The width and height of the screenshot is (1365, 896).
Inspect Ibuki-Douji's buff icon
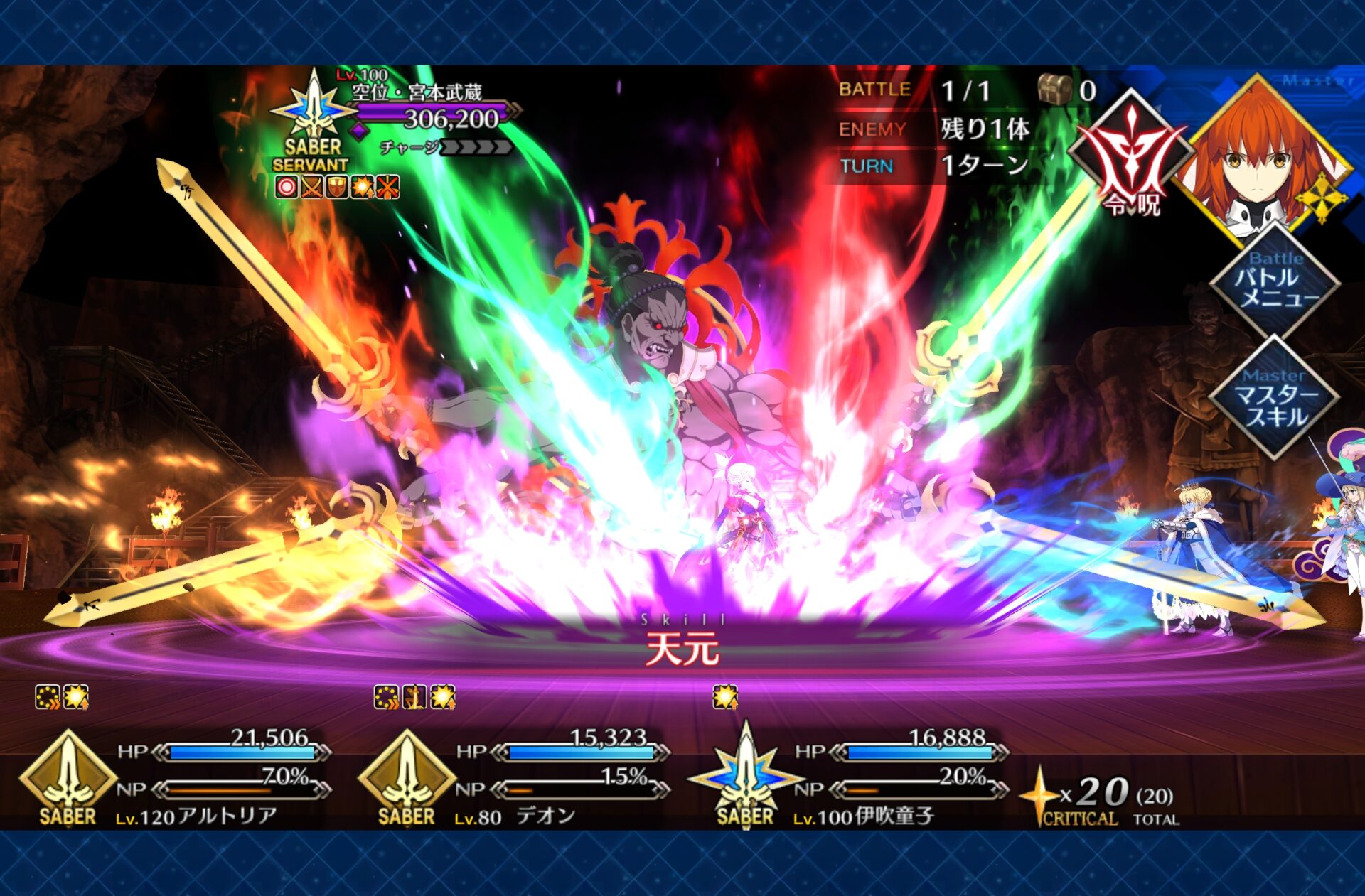(x=725, y=697)
